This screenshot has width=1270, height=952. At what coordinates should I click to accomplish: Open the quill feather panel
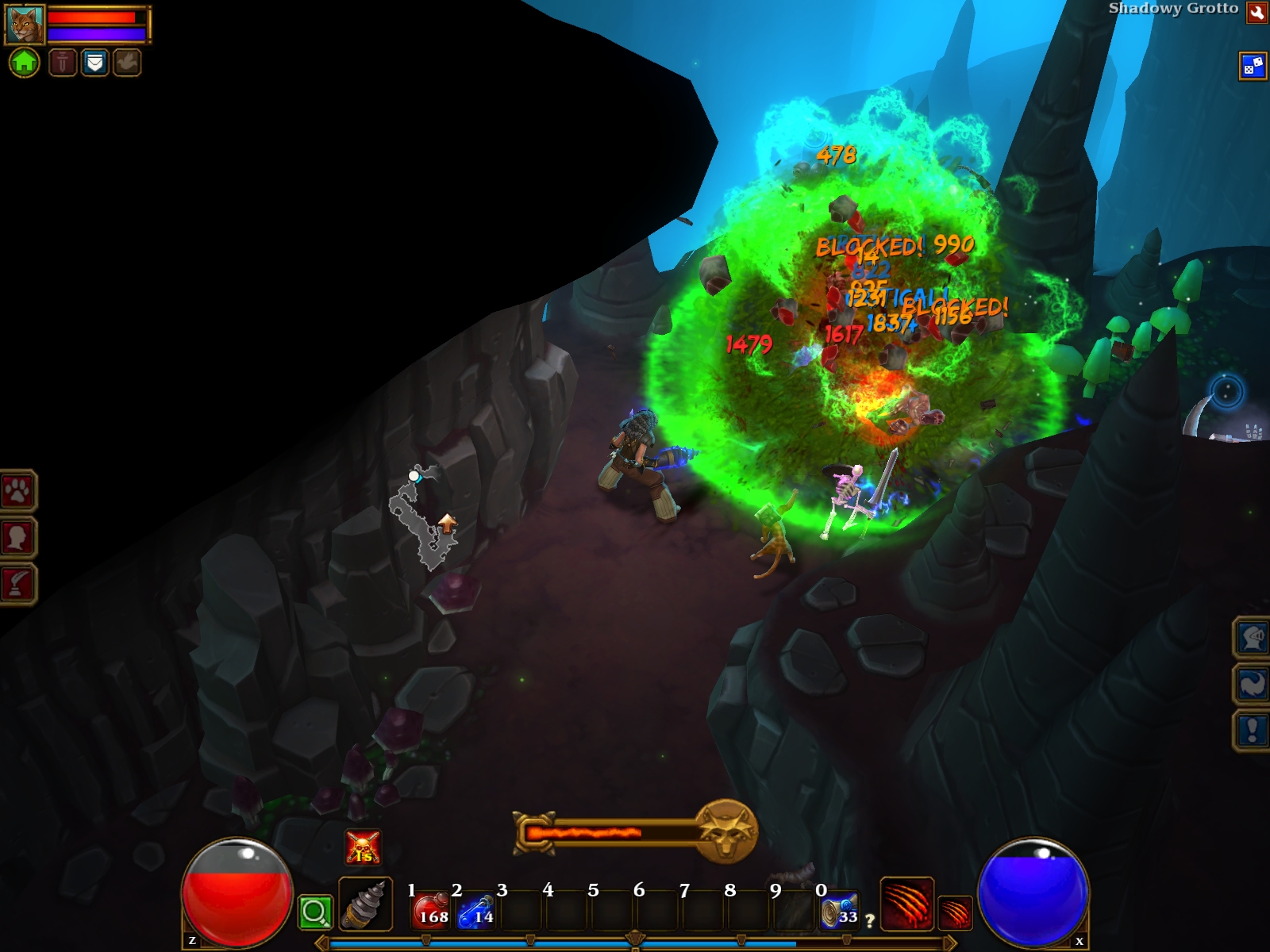click(17, 584)
